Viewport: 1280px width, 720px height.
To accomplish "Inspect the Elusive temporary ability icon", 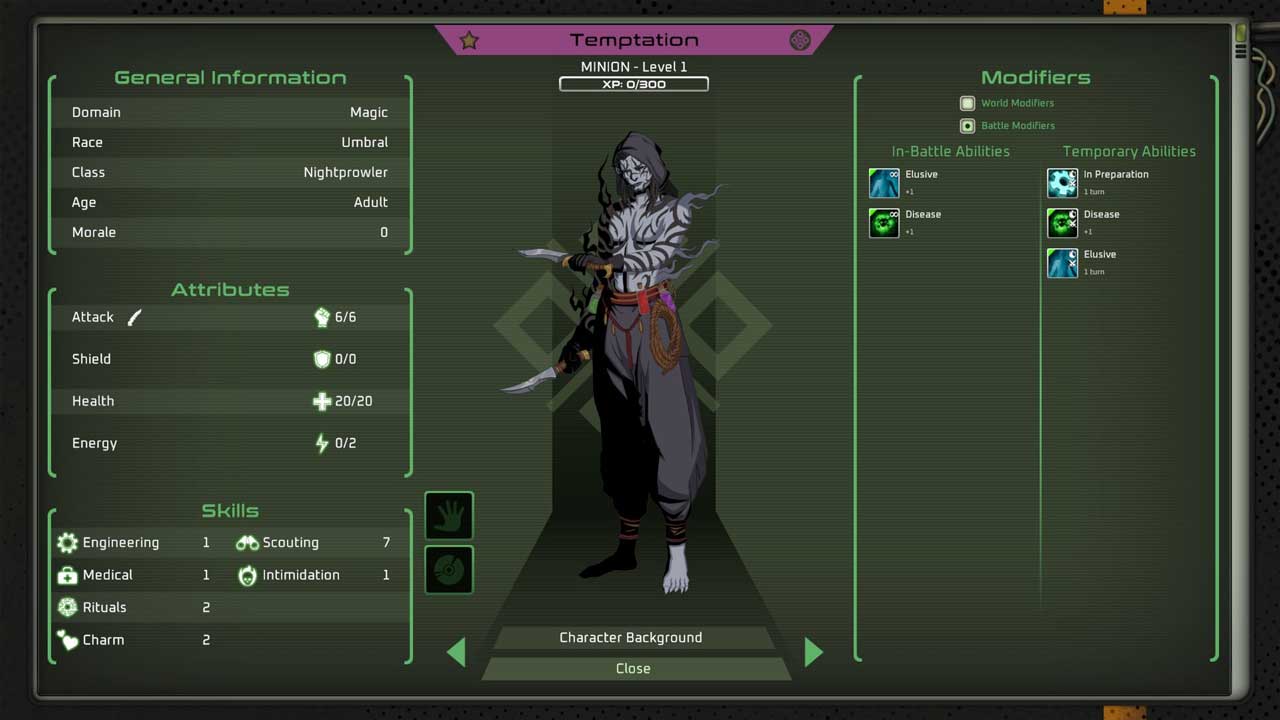I will point(1062,263).
